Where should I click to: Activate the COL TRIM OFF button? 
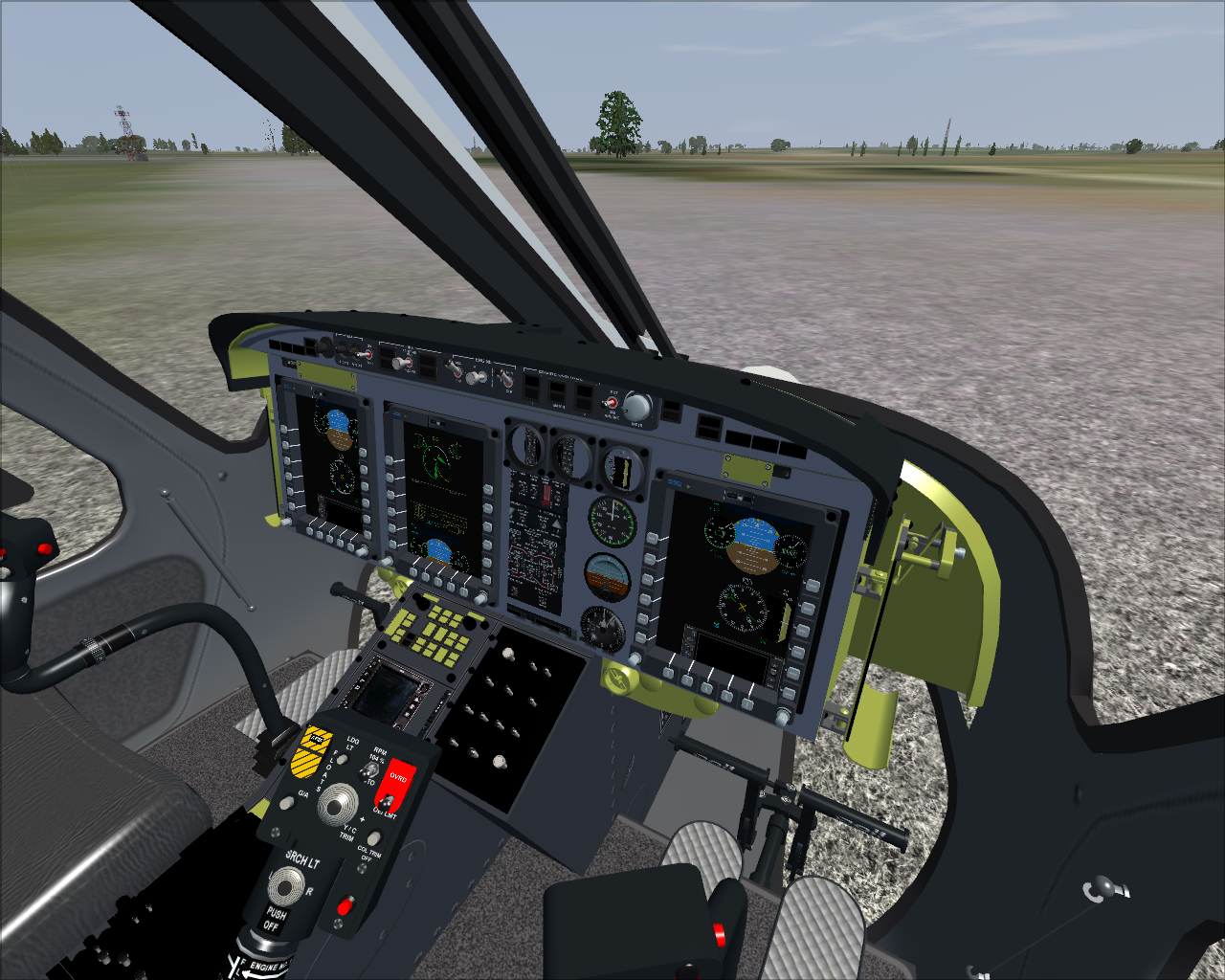tap(373, 838)
